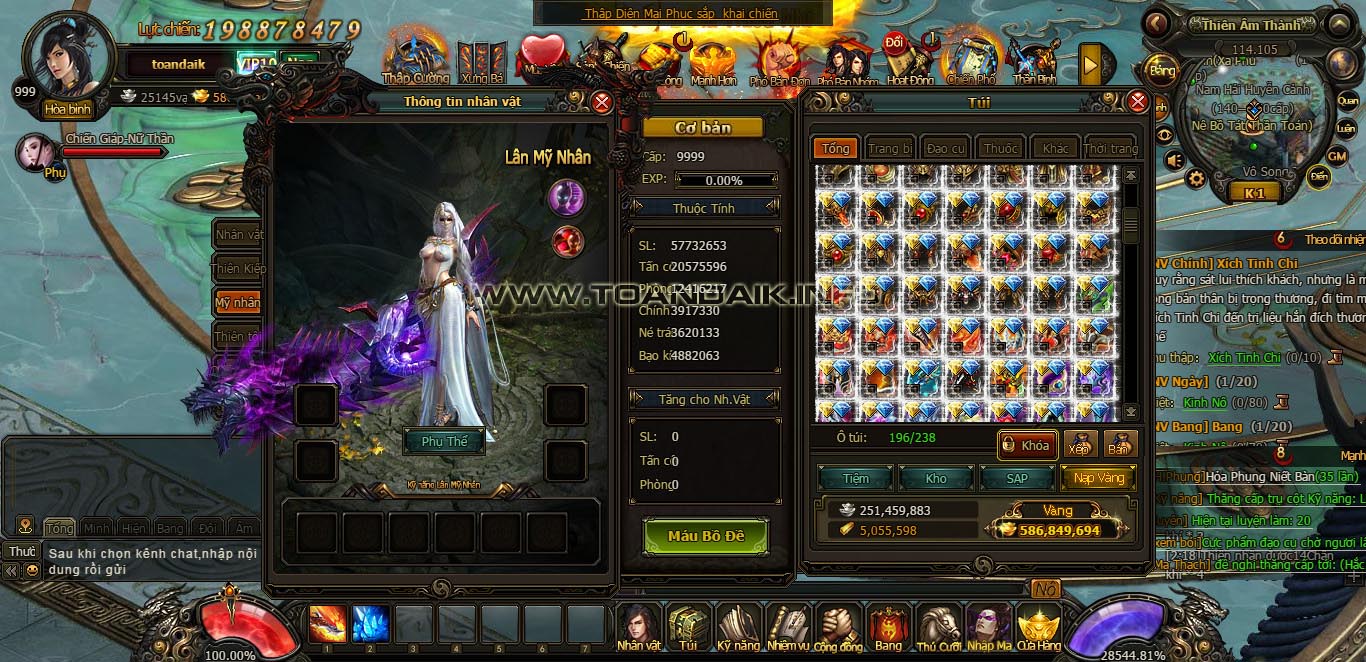Open the Thú Cưỡi mount menu
Image resolution: width=1366 pixels, height=662 pixels.
(939, 629)
